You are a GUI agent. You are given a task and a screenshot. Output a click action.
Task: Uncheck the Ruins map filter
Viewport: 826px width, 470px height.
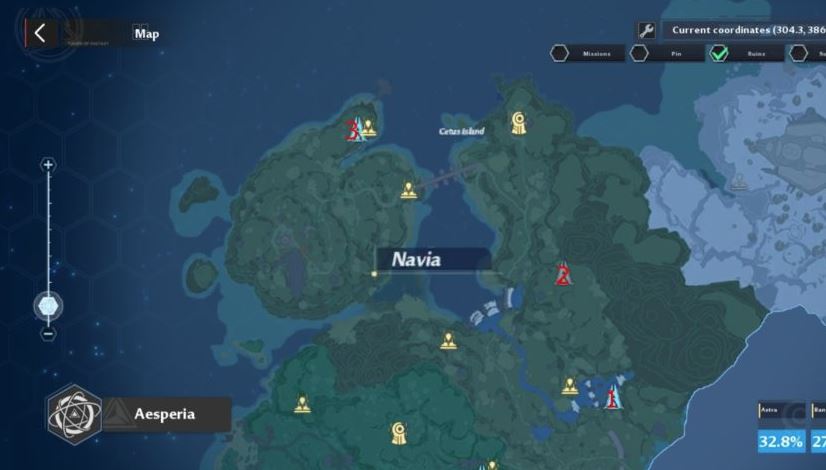[719, 53]
